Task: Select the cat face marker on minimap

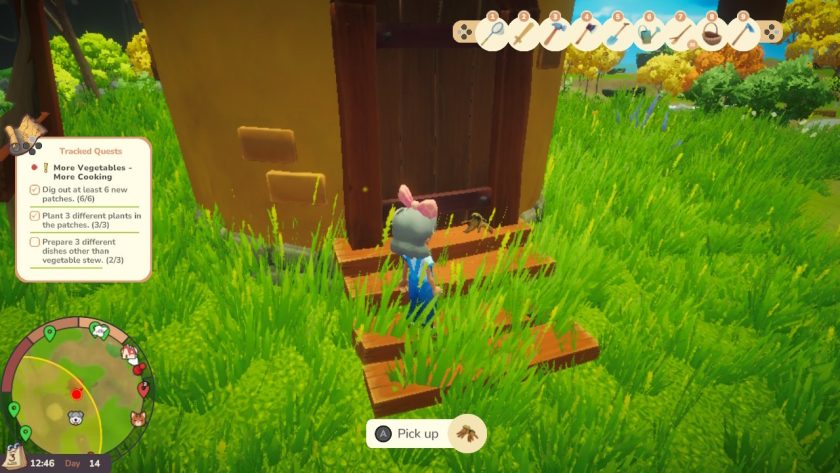Action: click(x=138, y=418)
